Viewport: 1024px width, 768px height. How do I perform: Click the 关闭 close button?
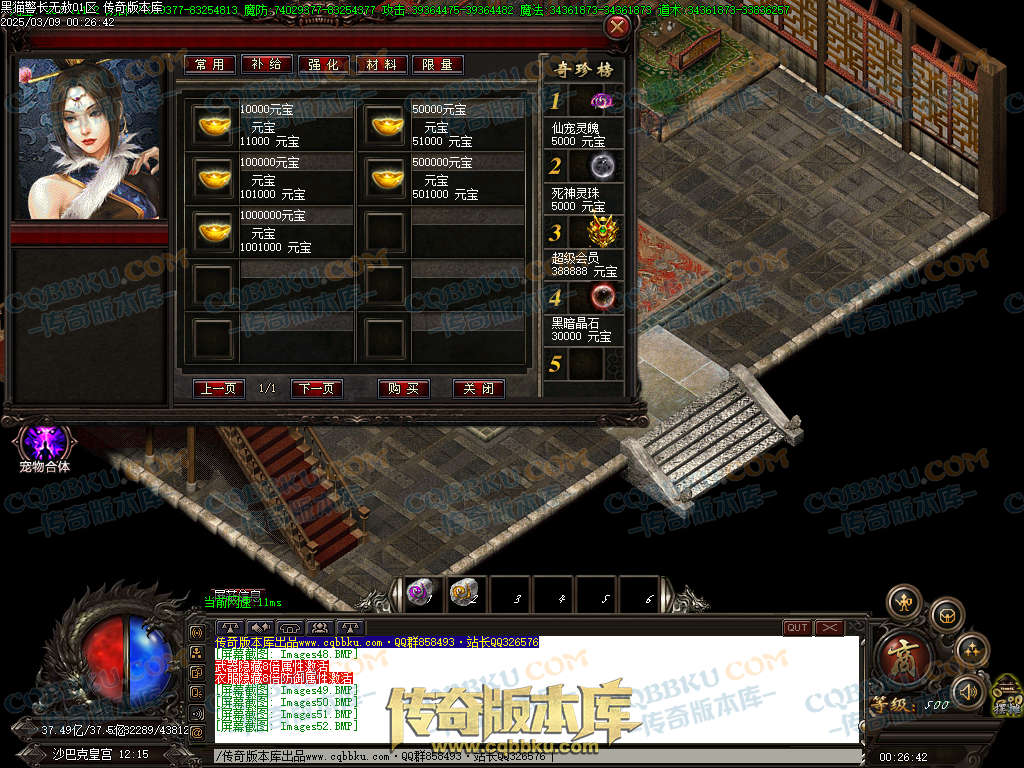point(479,389)
